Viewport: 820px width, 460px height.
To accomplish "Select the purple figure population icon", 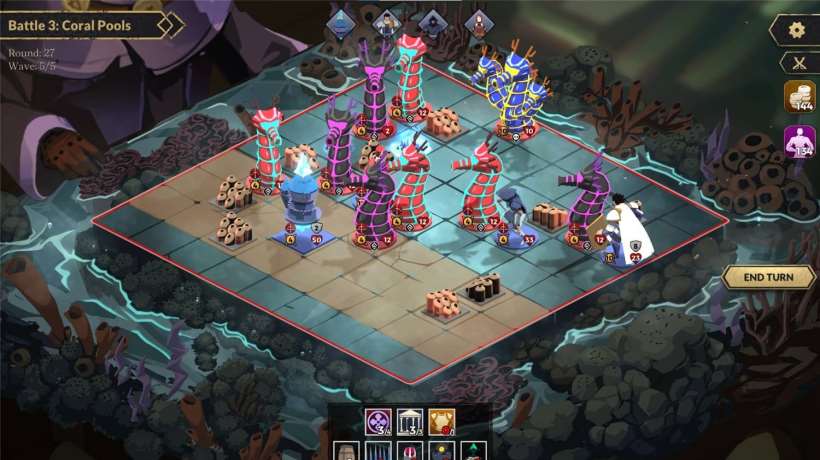I will 799,141.
